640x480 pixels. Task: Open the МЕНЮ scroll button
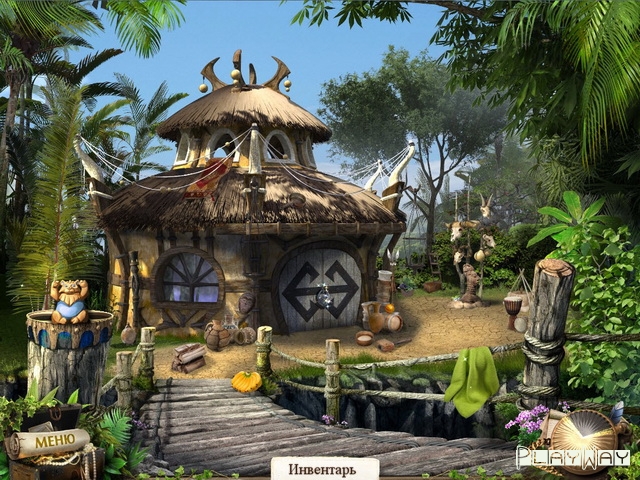tap(47, 441)
